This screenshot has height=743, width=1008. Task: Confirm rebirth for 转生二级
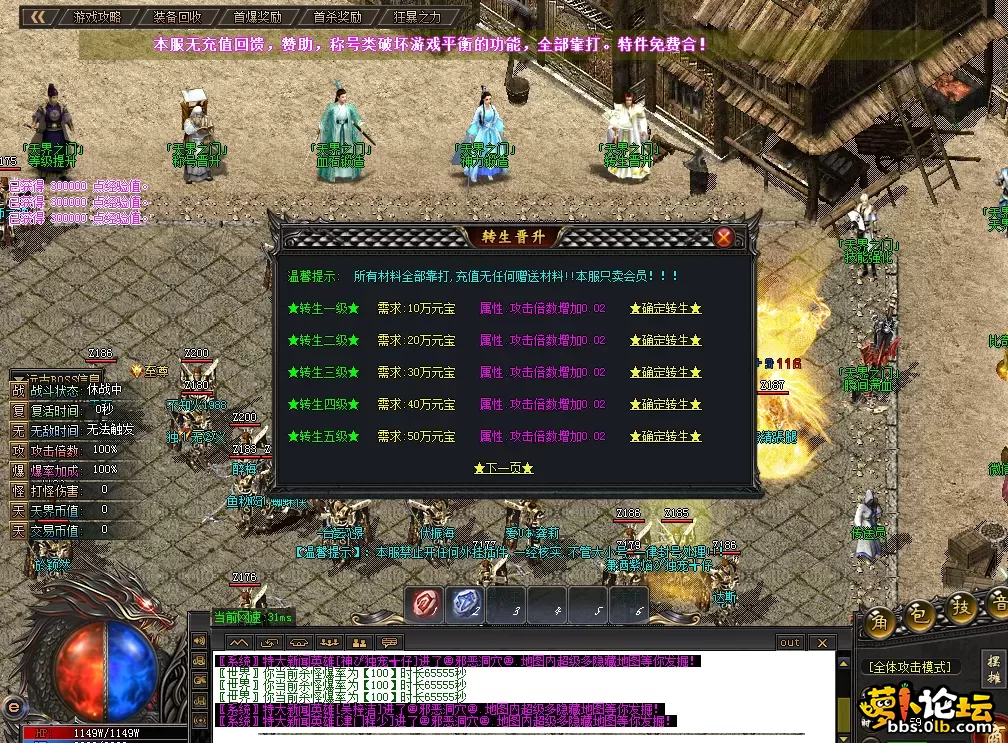665,341
